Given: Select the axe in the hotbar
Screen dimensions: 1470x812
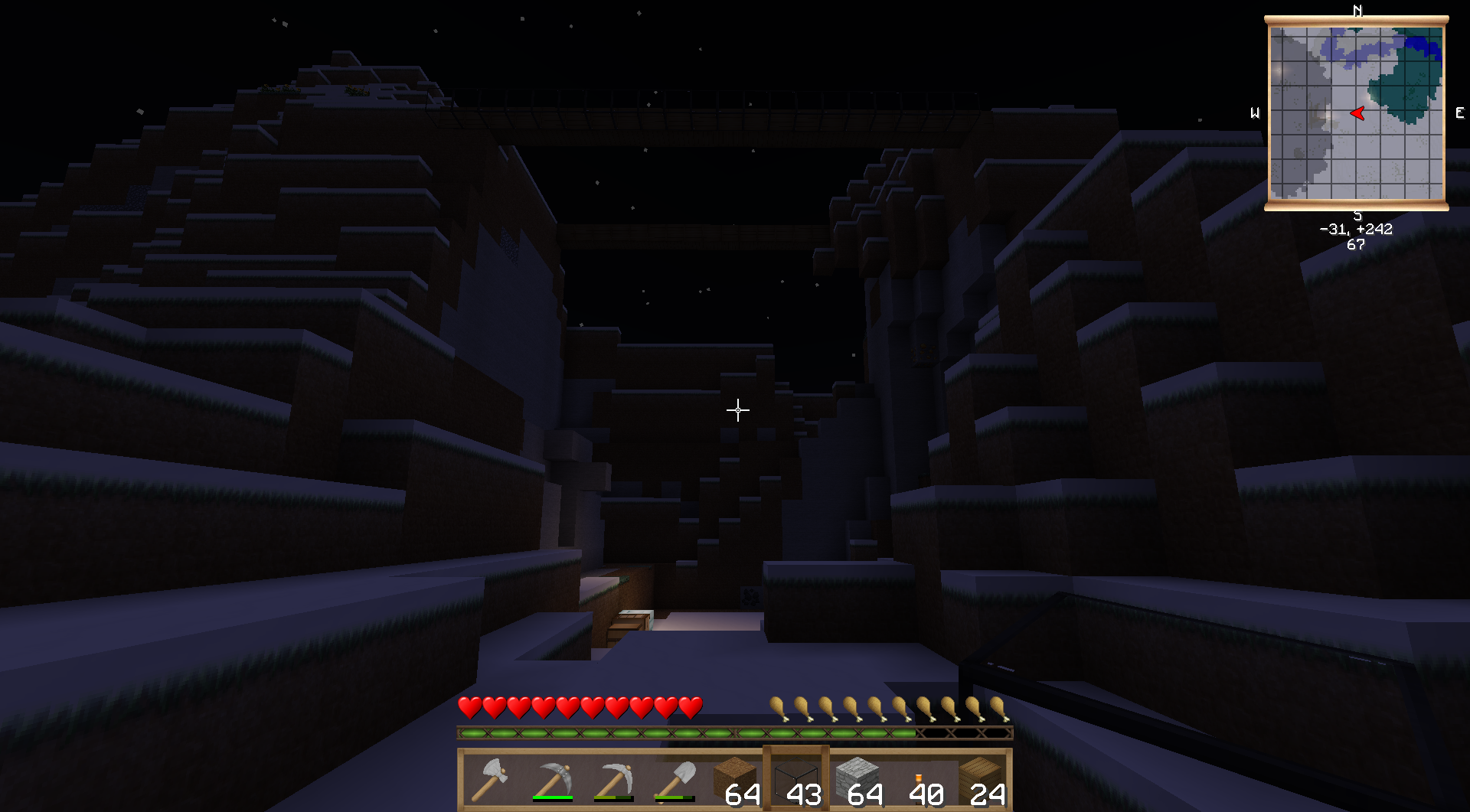Looking at the screenshot, I should [x=490, y=781].
